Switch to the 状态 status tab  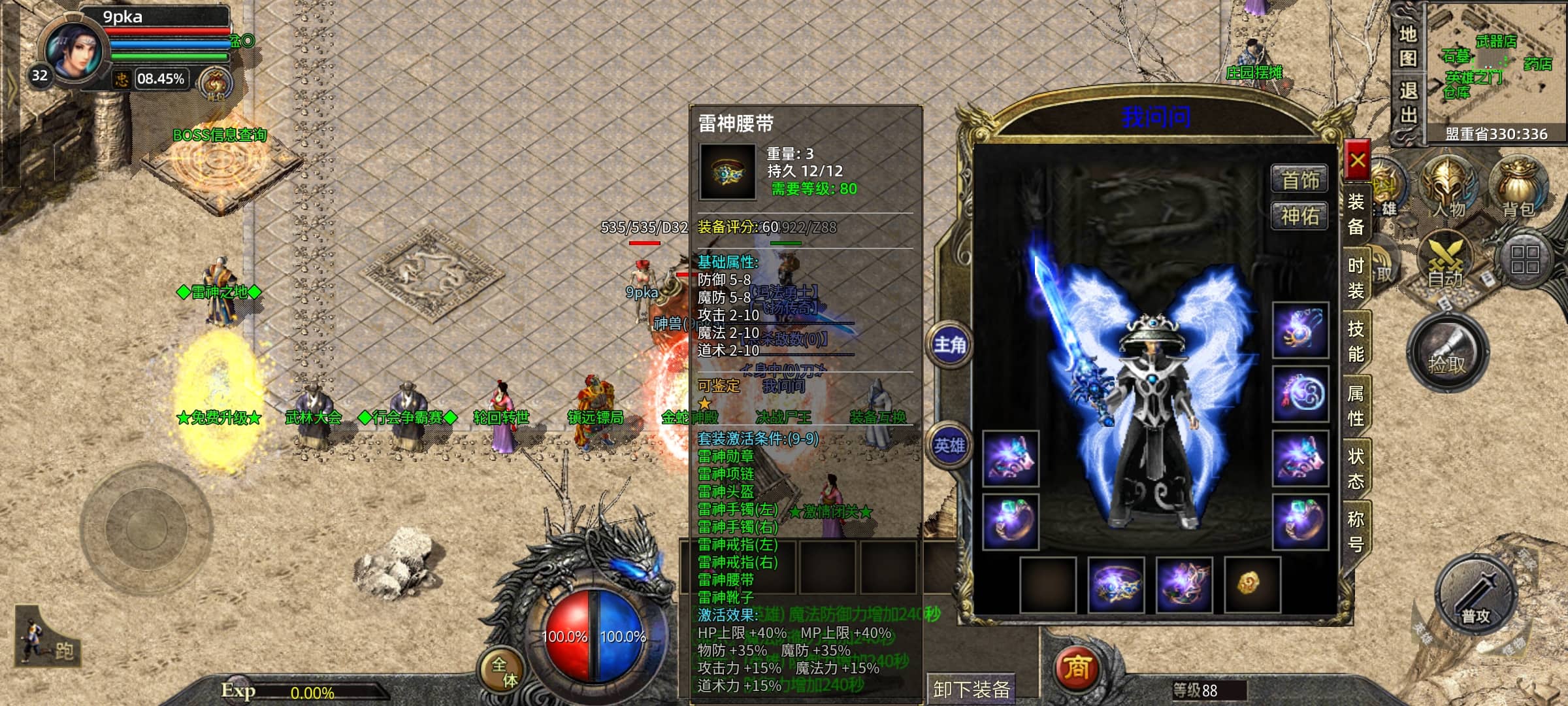tap(1356, 468)
